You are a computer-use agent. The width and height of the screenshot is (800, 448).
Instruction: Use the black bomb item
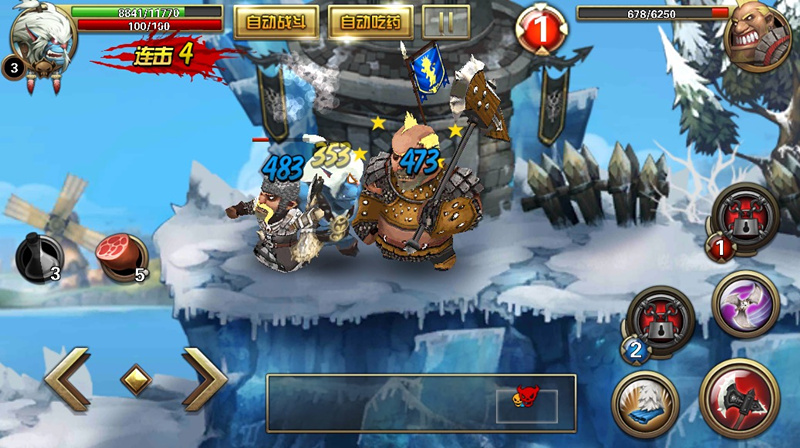(38, 258)
